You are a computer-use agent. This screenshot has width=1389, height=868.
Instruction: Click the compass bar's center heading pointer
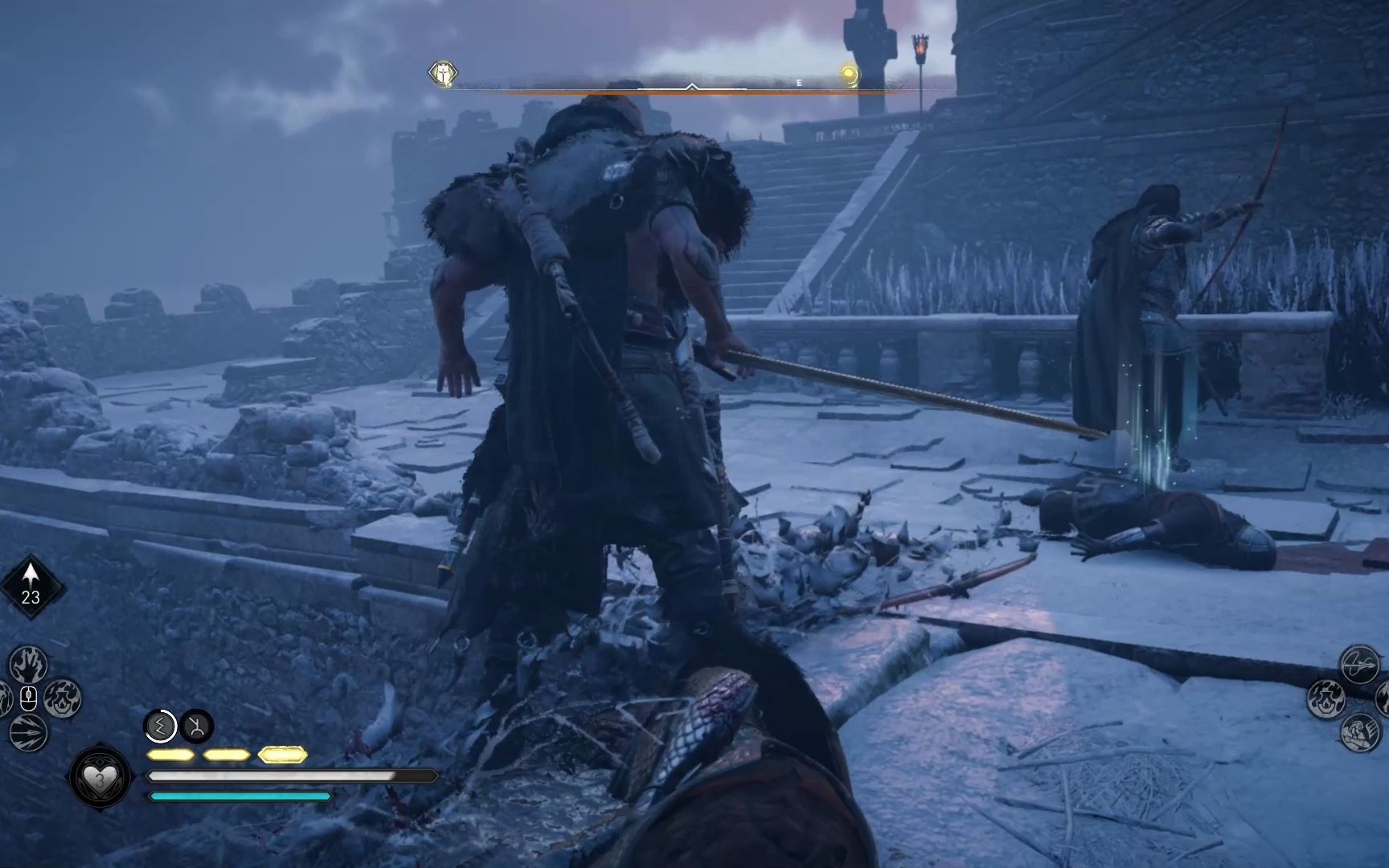point(691,85)
